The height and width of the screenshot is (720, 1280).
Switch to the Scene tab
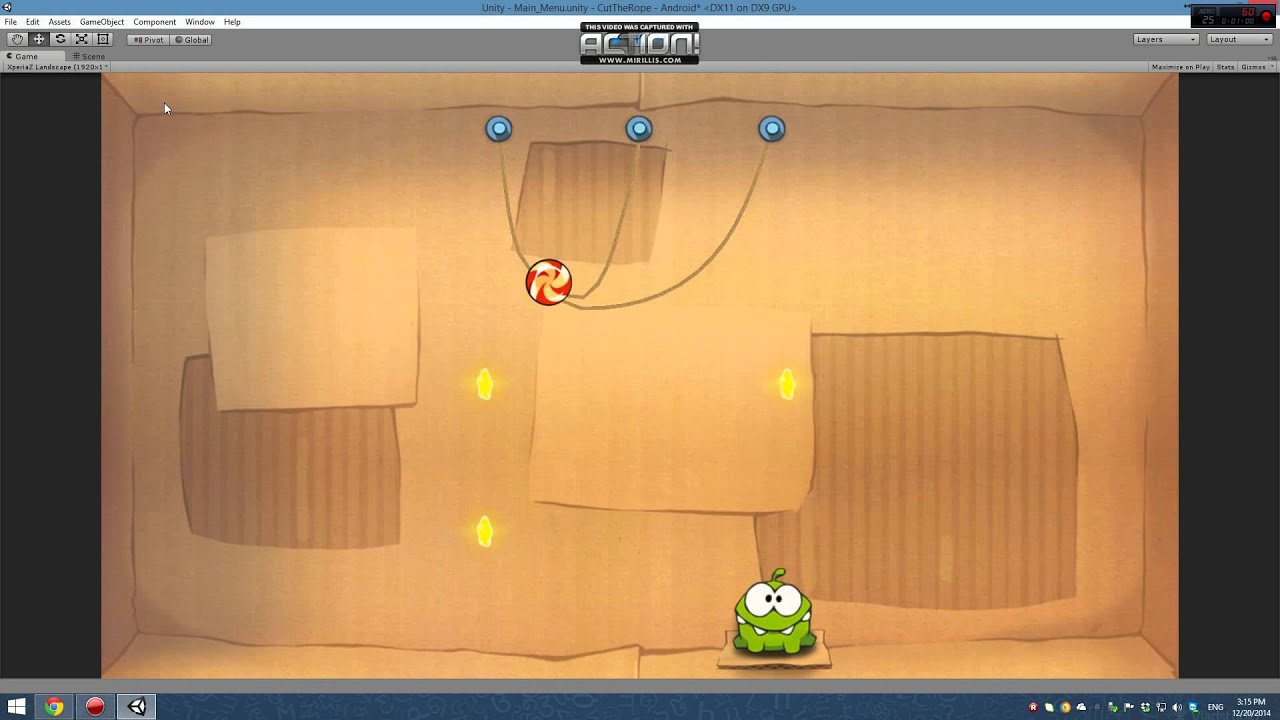pos(89,55)
